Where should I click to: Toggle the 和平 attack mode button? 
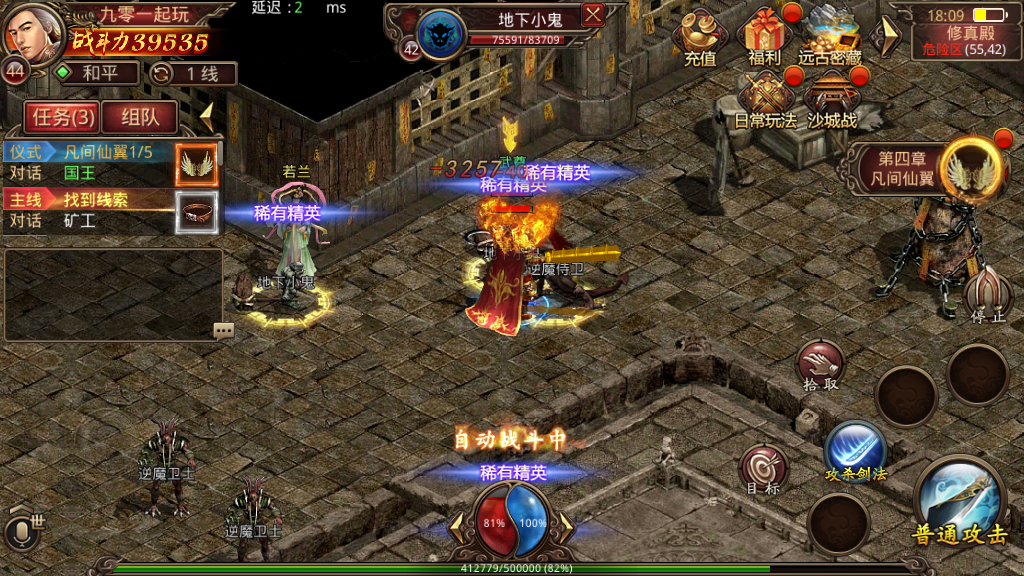[x=97, y=73]
